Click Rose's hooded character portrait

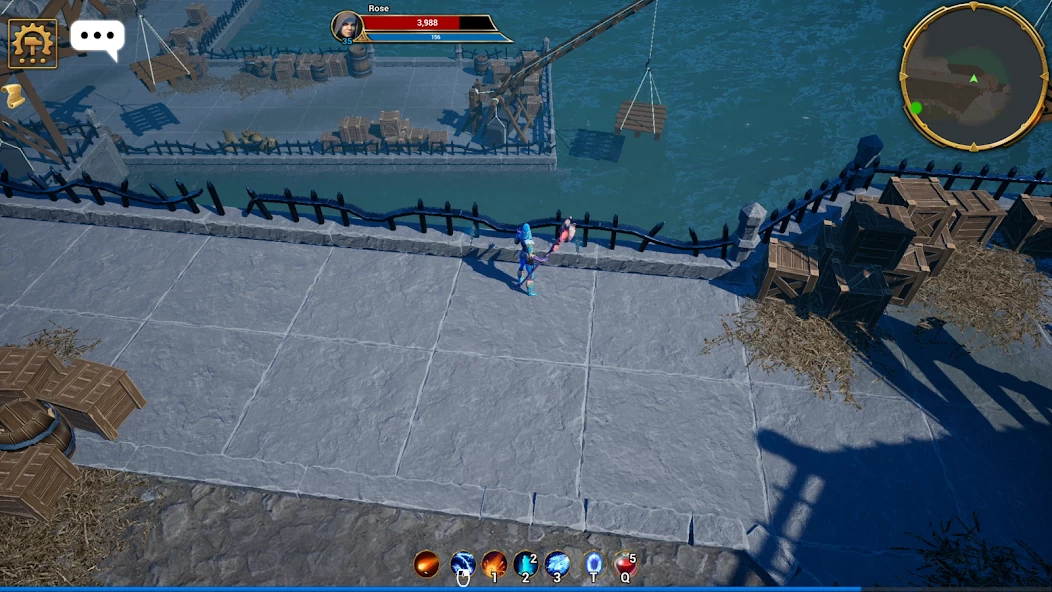[346, 26]
